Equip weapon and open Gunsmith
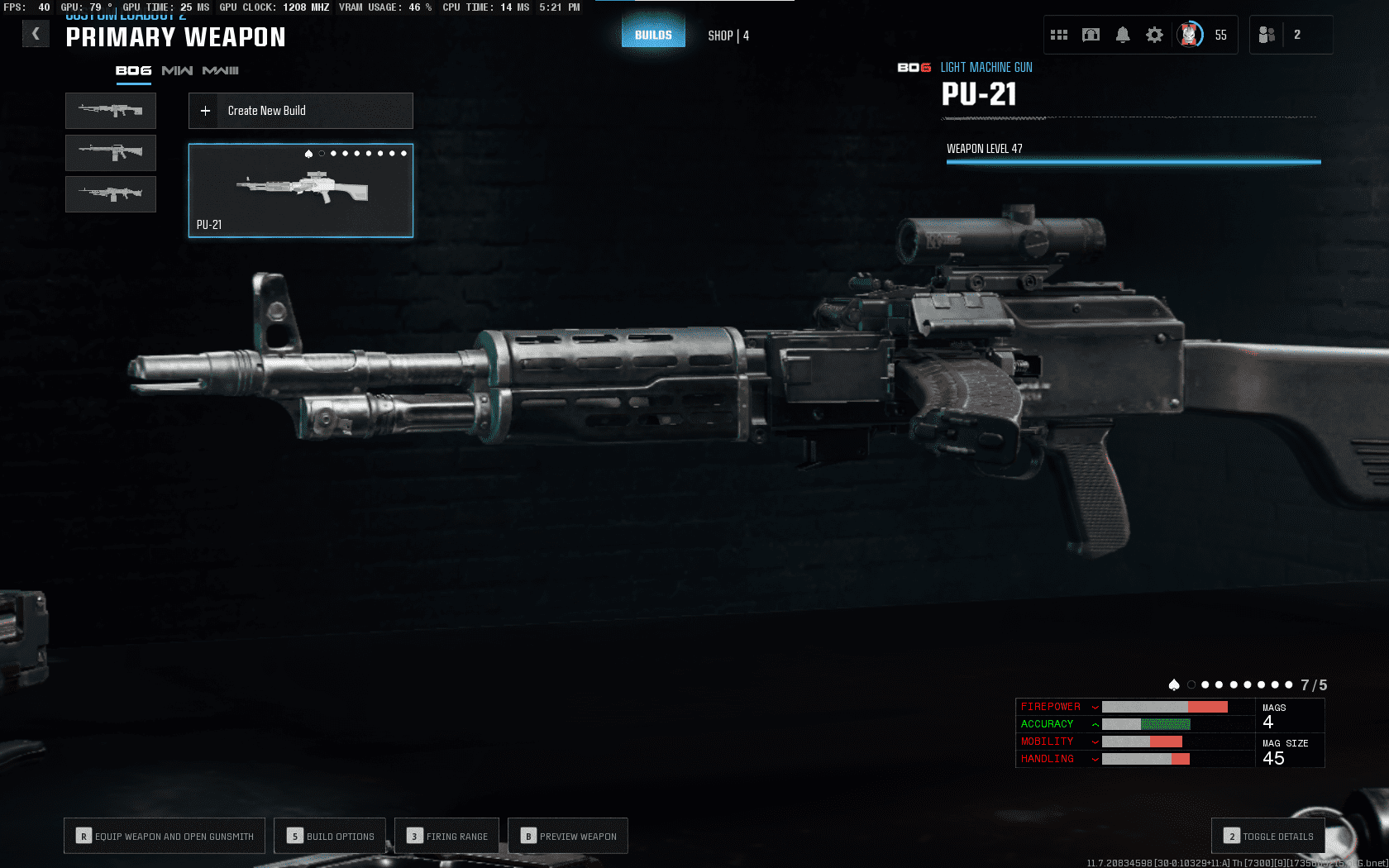This screenshot has width=1389, height=868. tap(165, 836)
